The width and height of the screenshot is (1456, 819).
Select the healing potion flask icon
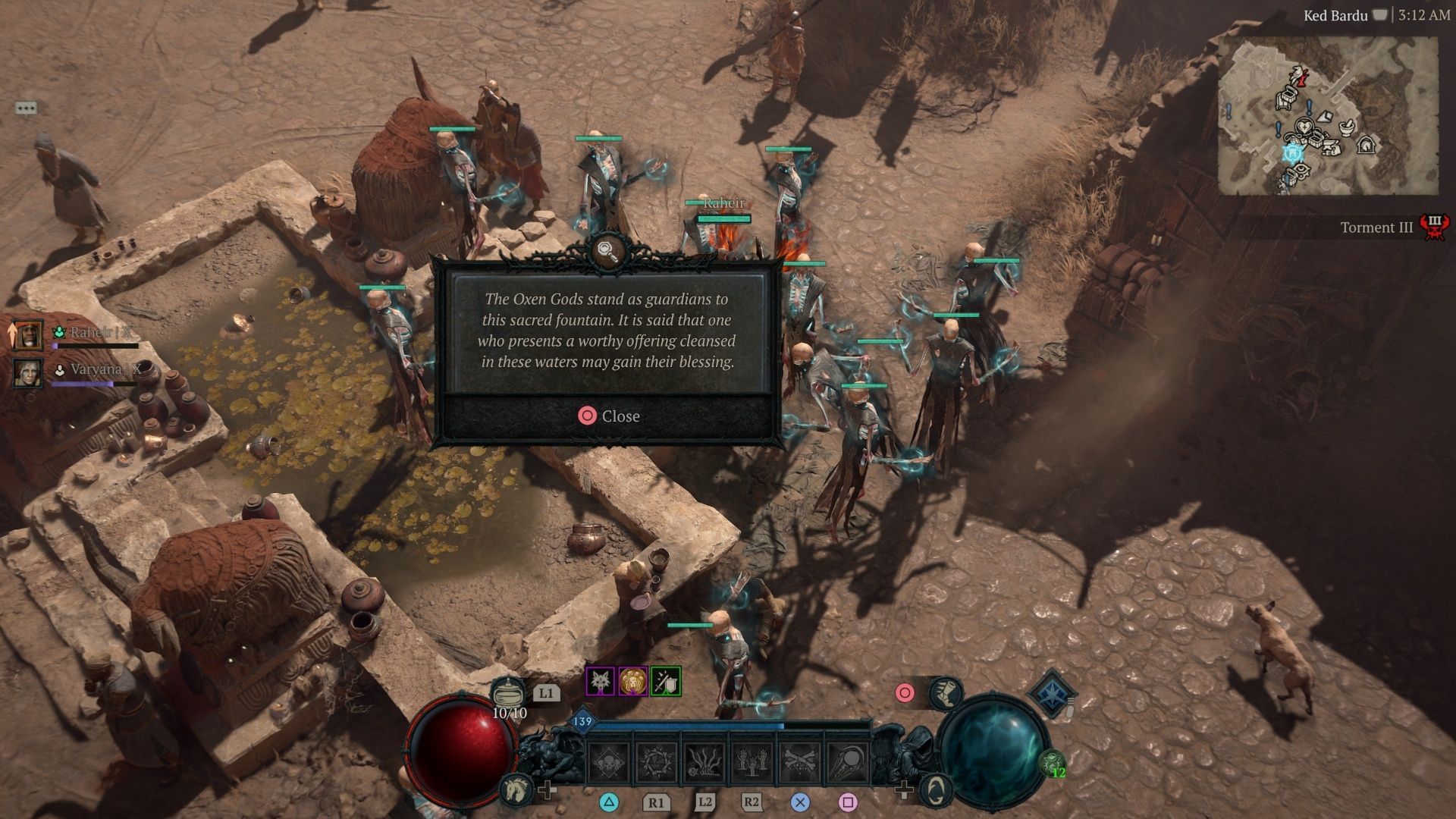(x=508, y=693)
